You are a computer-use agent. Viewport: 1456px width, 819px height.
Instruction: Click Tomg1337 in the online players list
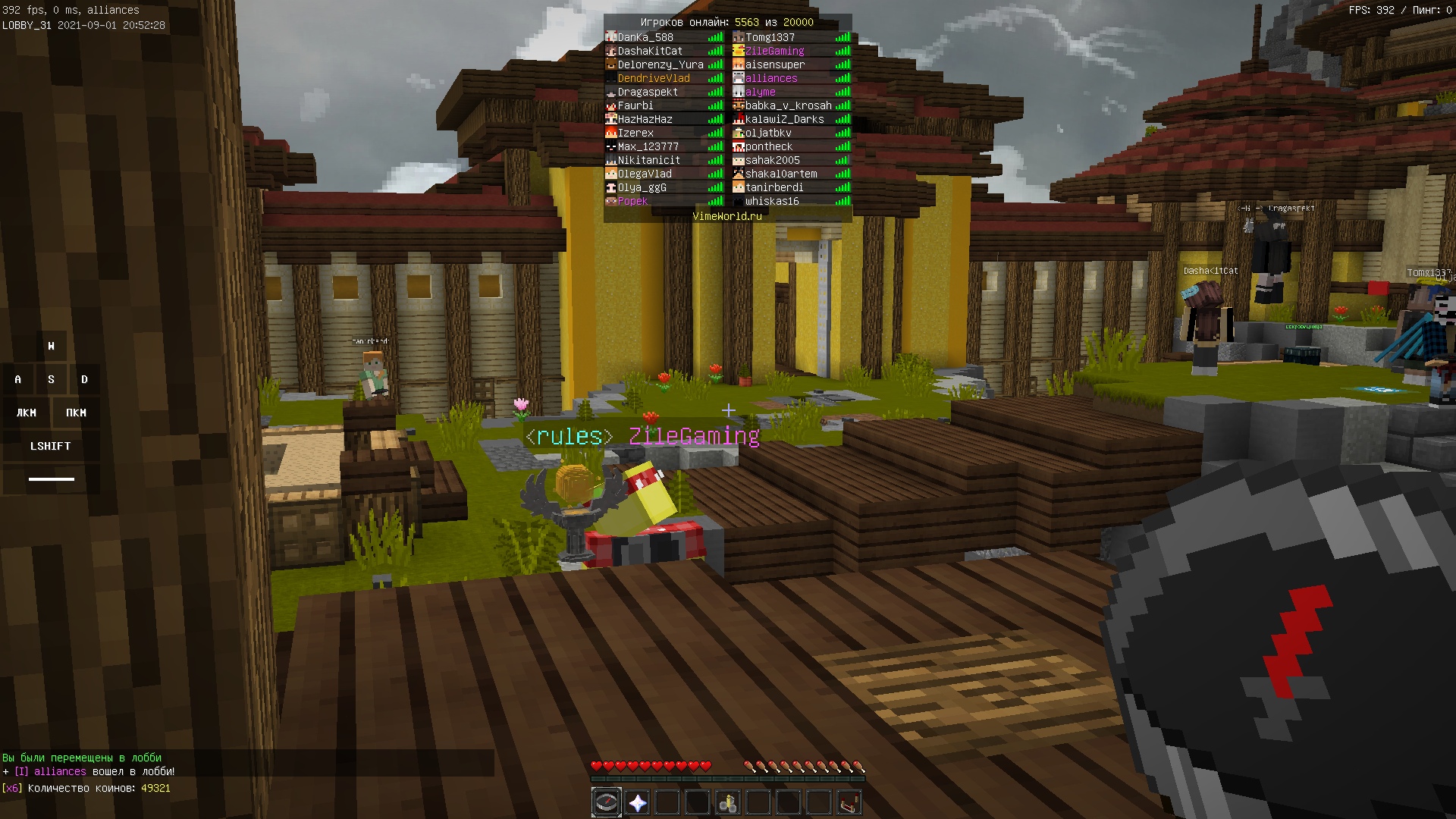770,37
